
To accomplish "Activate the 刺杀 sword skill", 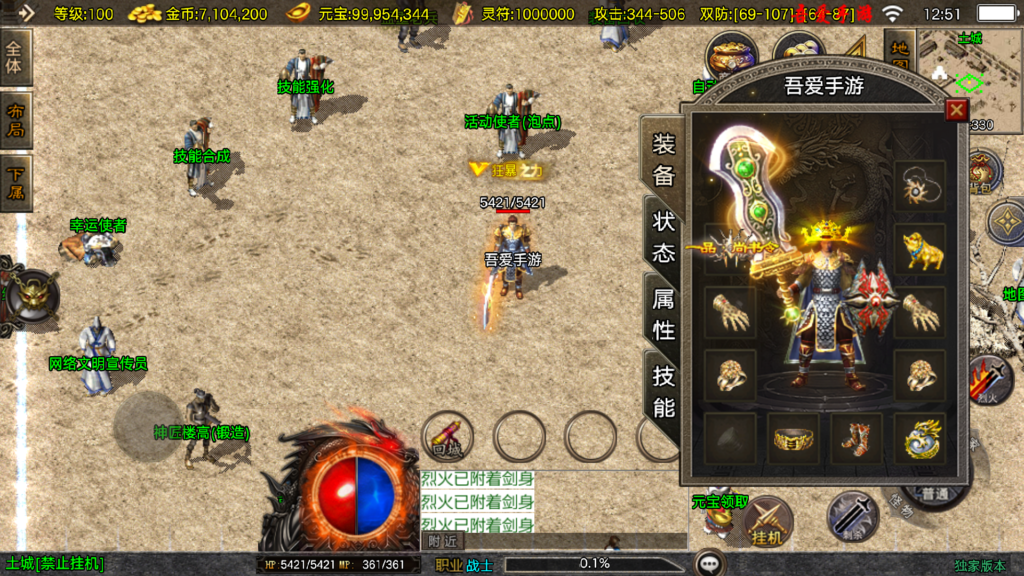I will pyautogui.click(x=852, y=517).
